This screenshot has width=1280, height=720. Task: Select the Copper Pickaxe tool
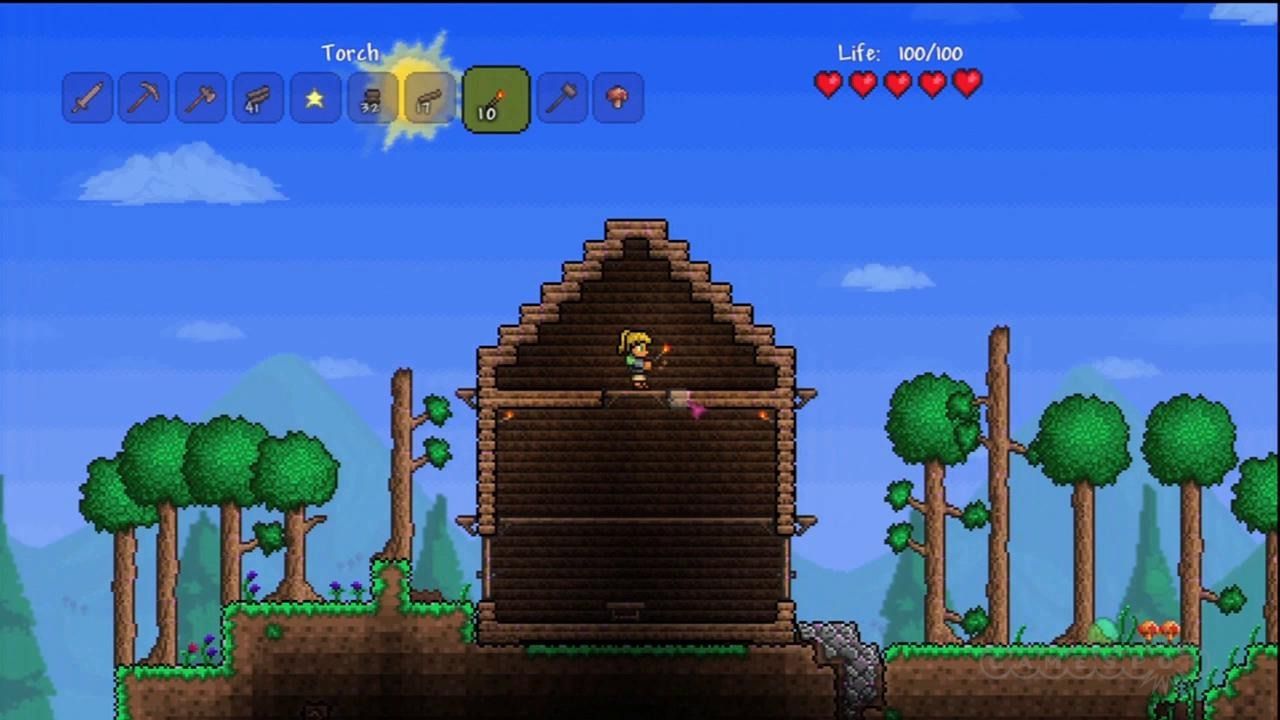pos(143,97)
